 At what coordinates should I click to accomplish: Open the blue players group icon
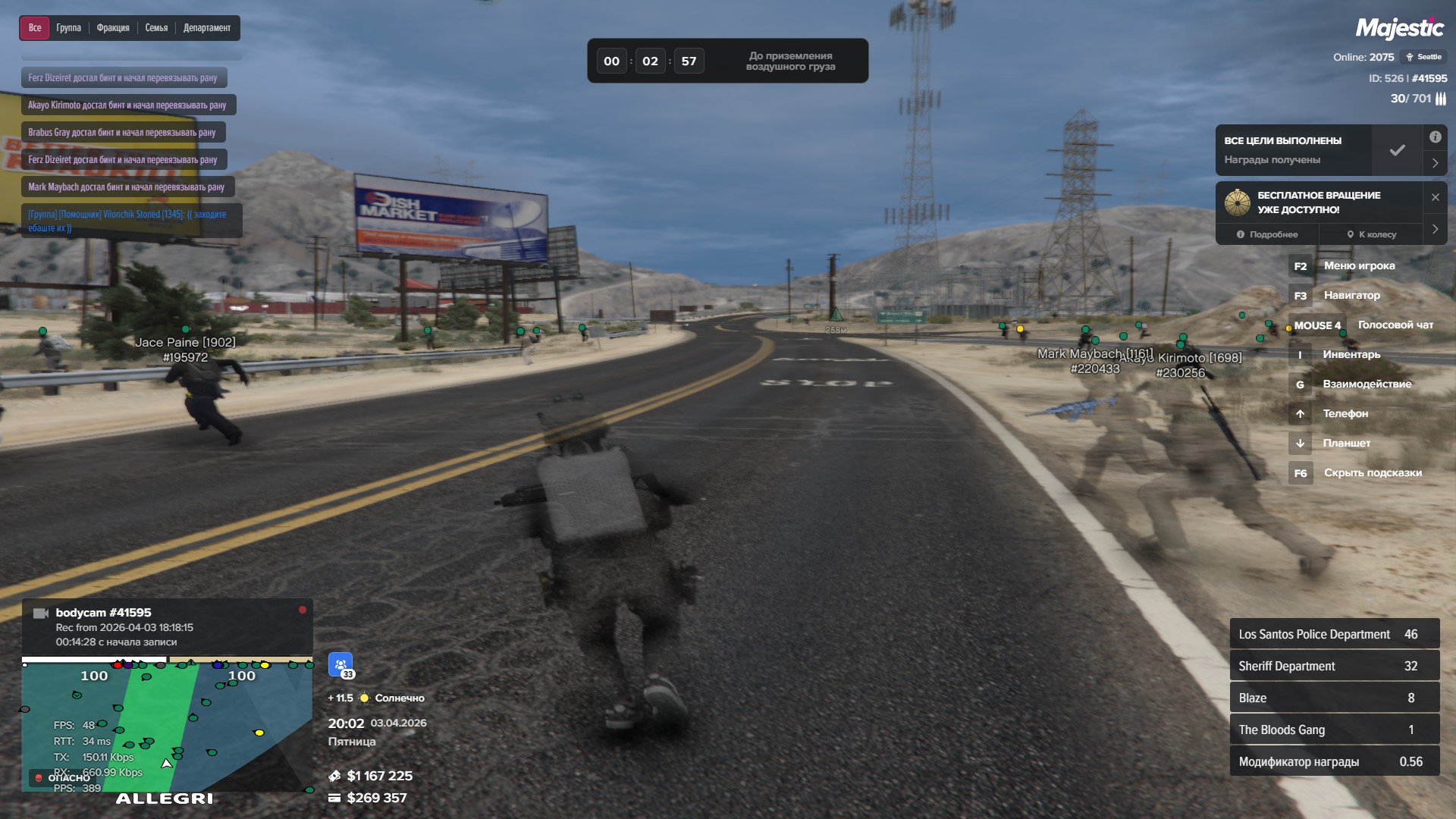click(340, 664)
